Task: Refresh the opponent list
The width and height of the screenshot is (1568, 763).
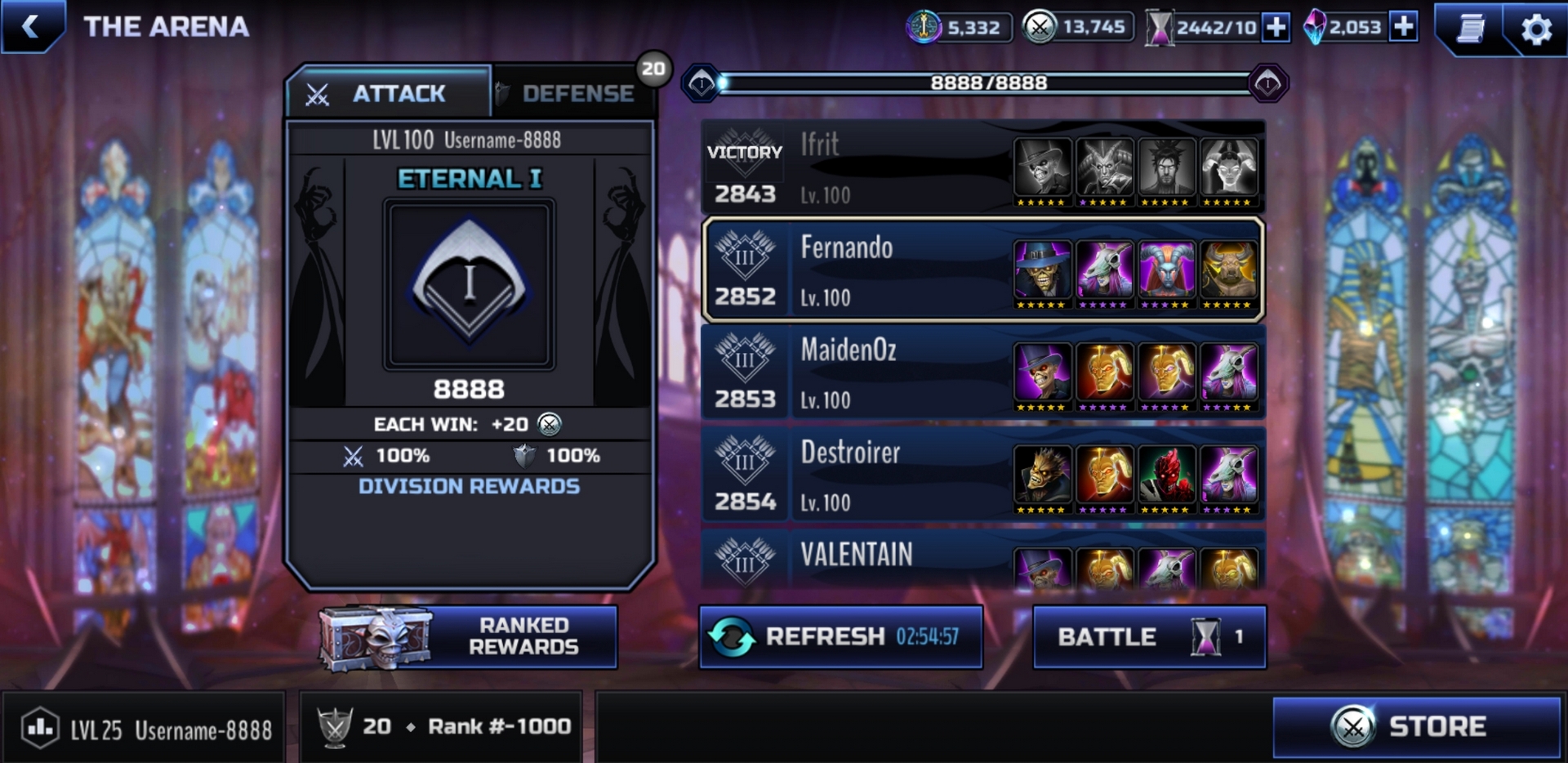Action: pyautogui.click(x=840, y=637)
